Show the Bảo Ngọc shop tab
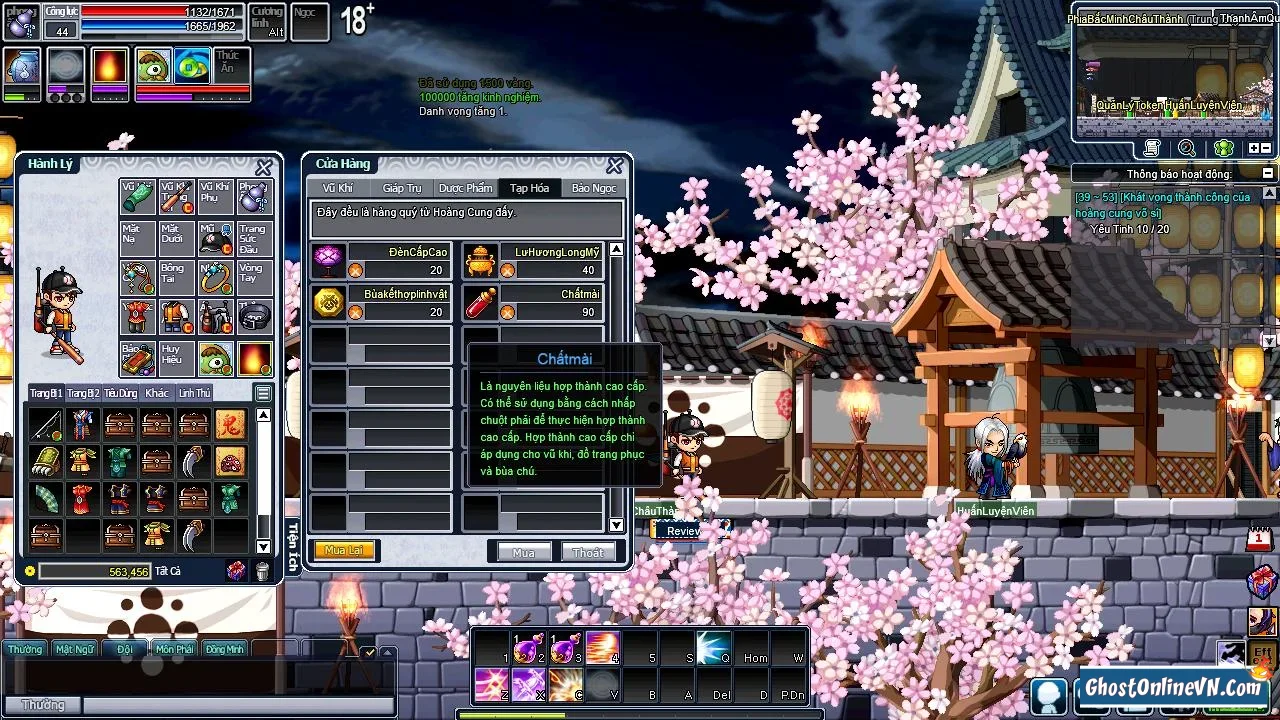 click(x=593, y=188)
